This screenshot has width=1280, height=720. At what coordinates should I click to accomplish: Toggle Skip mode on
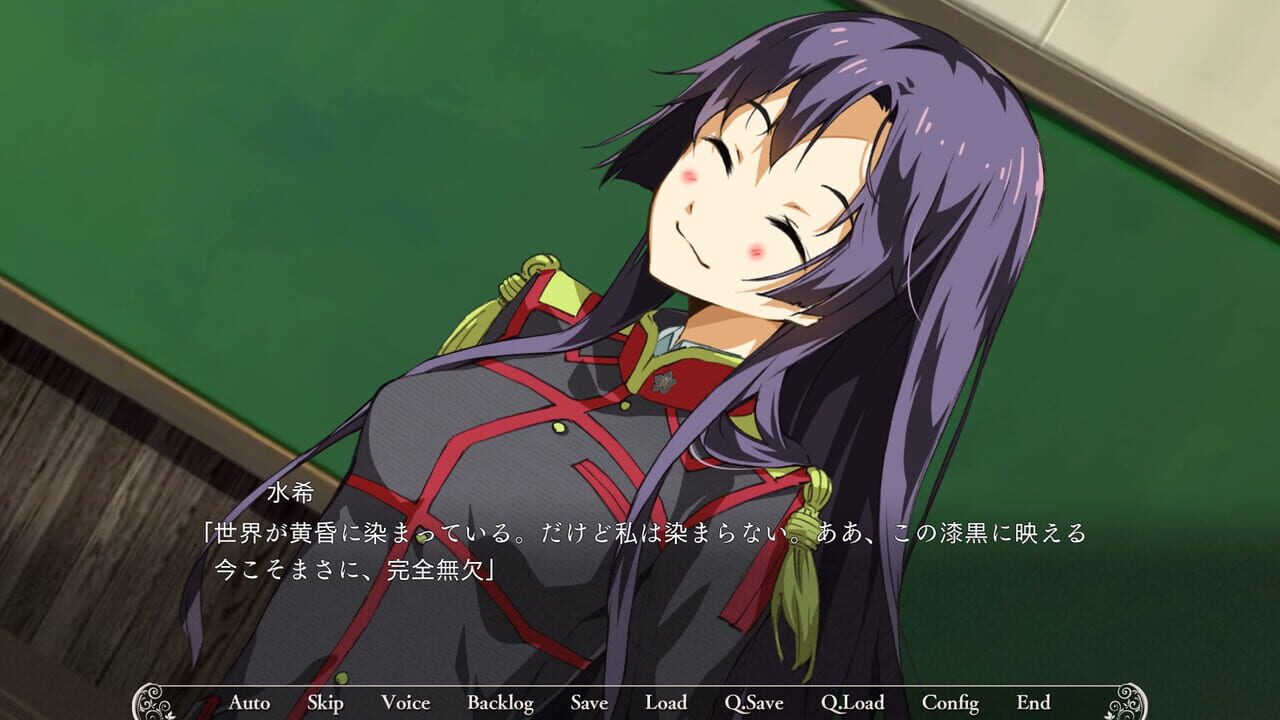point(326,703)
